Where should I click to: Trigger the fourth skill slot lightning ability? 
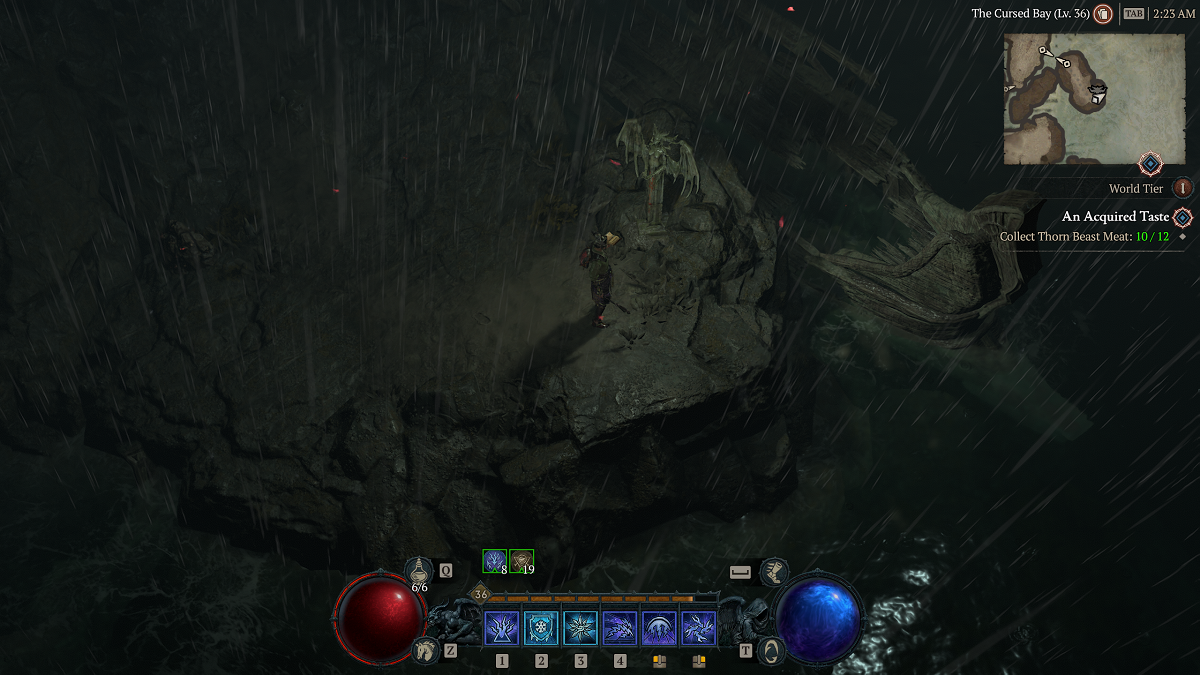(620, 628)
